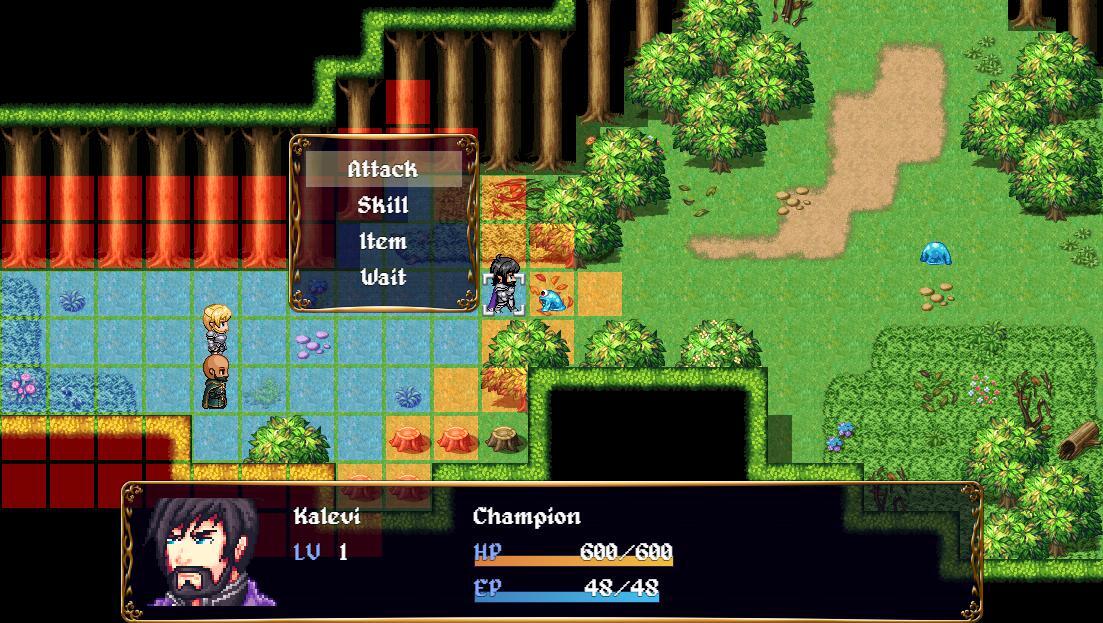Select the Item command
Screen dimensions: 1103x623
point(383,241)
